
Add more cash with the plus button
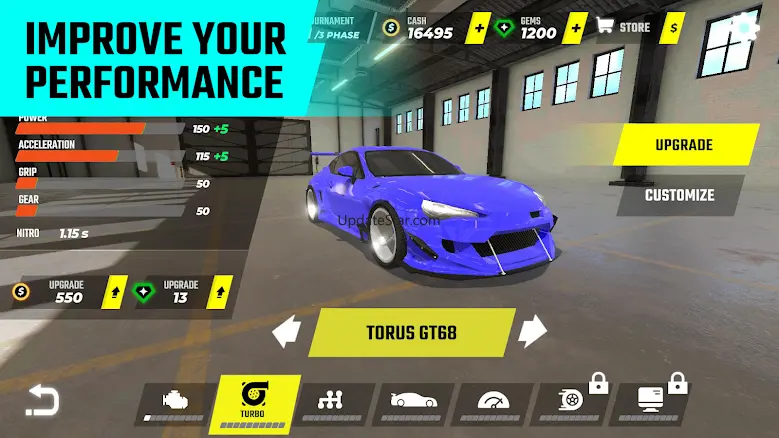479,27
